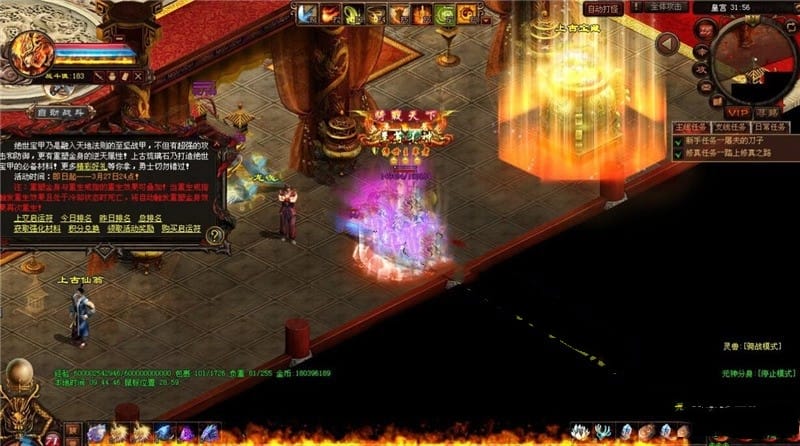Image resolution: width=800 pixels, height=446 pixels.
Task: Collapse the minimap panel with the arrow button
Action: 668,44
